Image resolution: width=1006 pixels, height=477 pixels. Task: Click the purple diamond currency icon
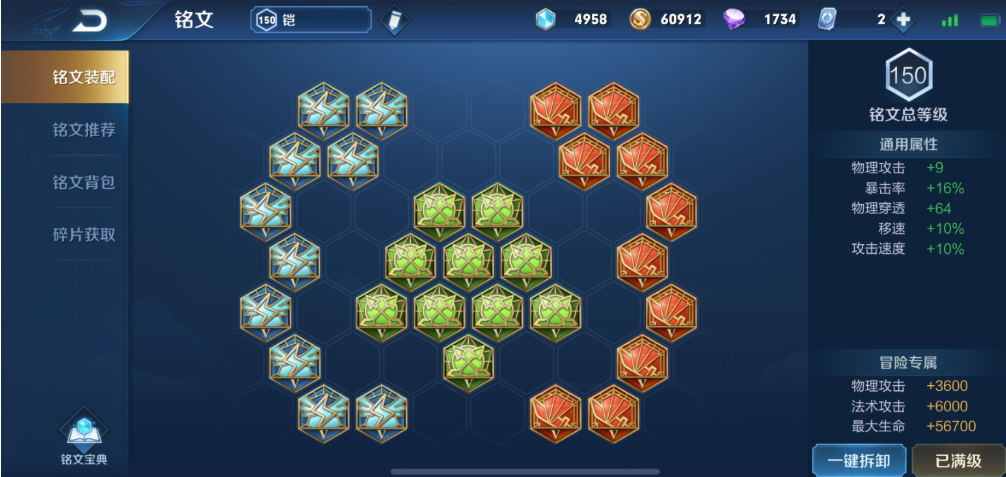point(734,20)
